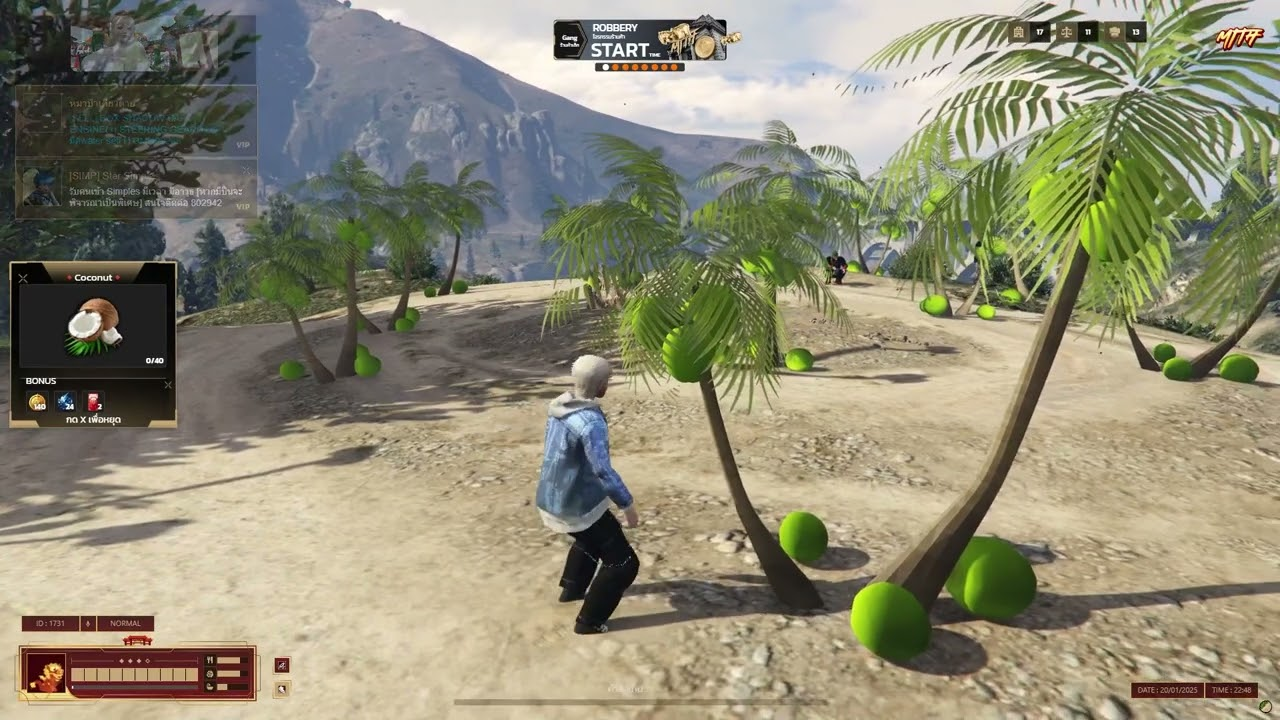Click the gold coin bonus icon
This screenshot has width=1280, height=720.
(37, 402)
